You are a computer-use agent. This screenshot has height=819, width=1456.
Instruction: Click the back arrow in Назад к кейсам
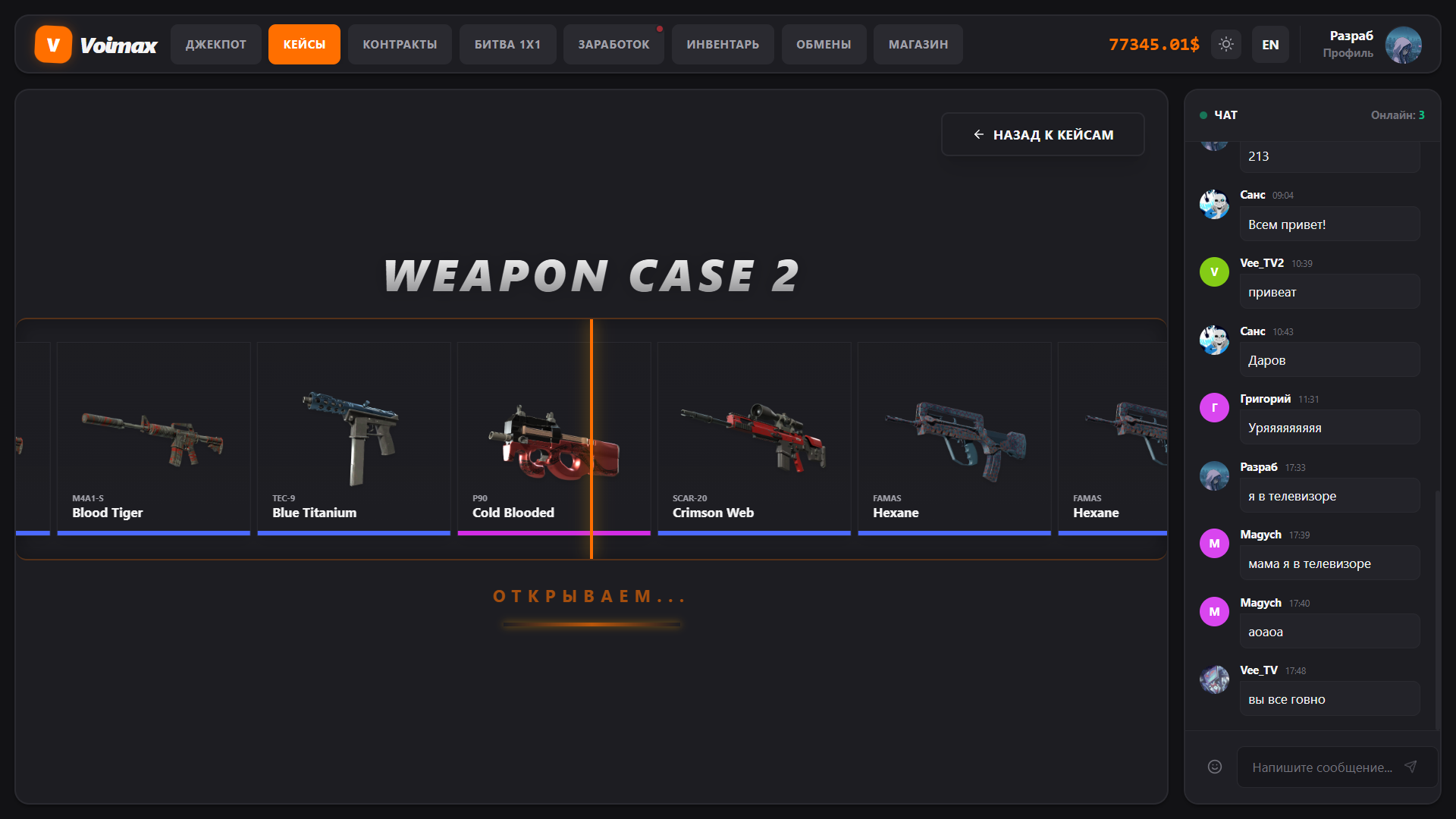(x=977, y=134)
